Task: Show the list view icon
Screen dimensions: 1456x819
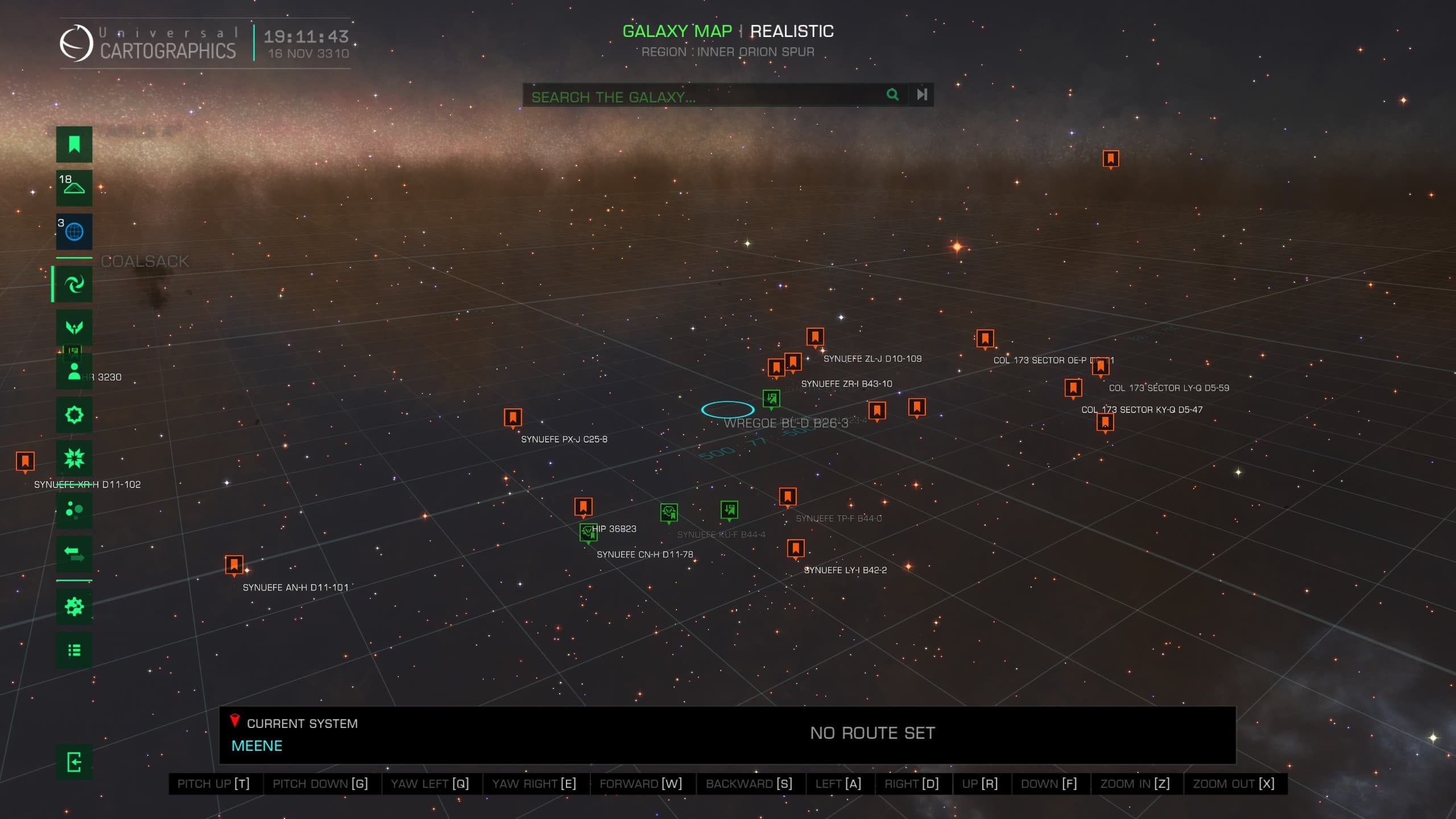Action: (74, 650)
